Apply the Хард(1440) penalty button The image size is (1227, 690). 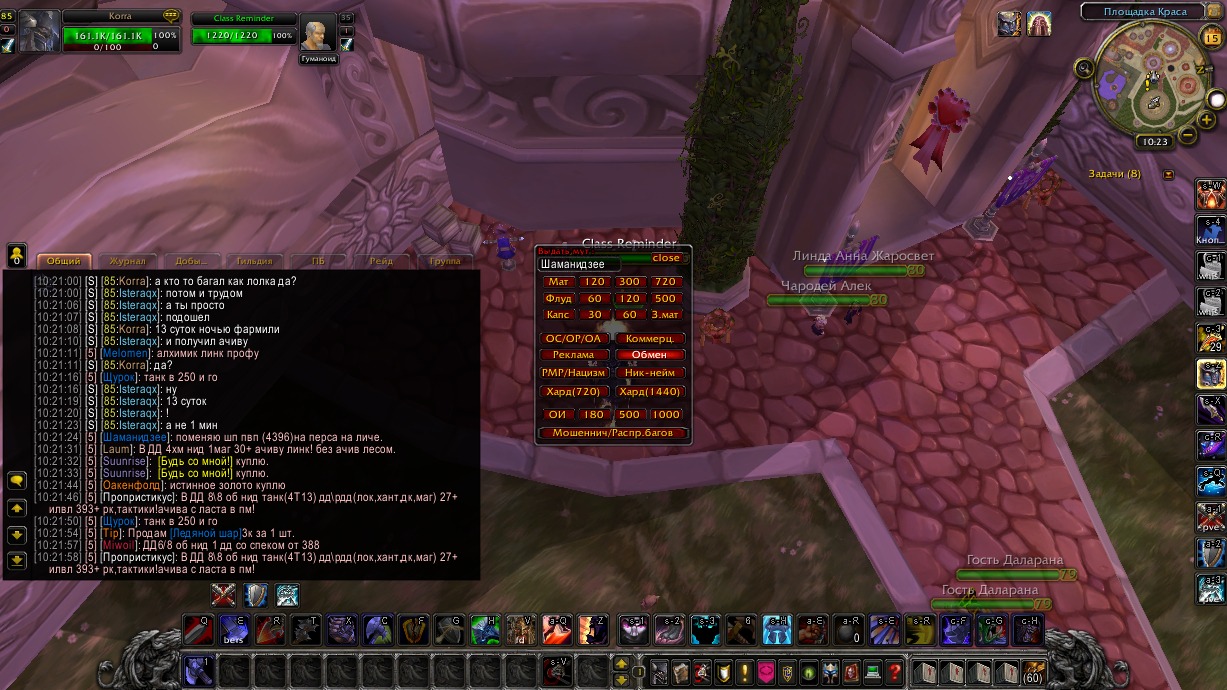pyautogui.click(x=650, y=392)
